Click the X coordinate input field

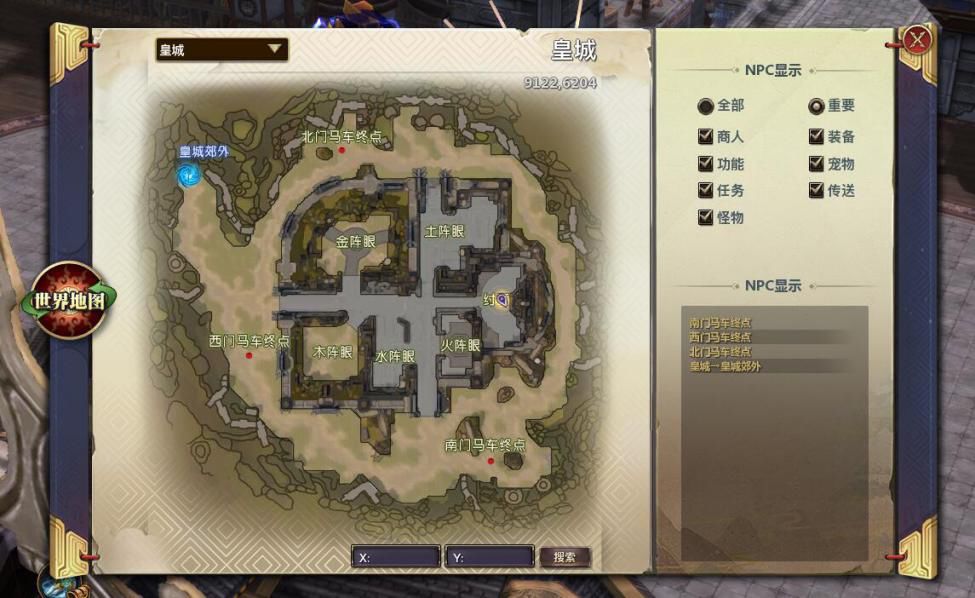point(396,557)
